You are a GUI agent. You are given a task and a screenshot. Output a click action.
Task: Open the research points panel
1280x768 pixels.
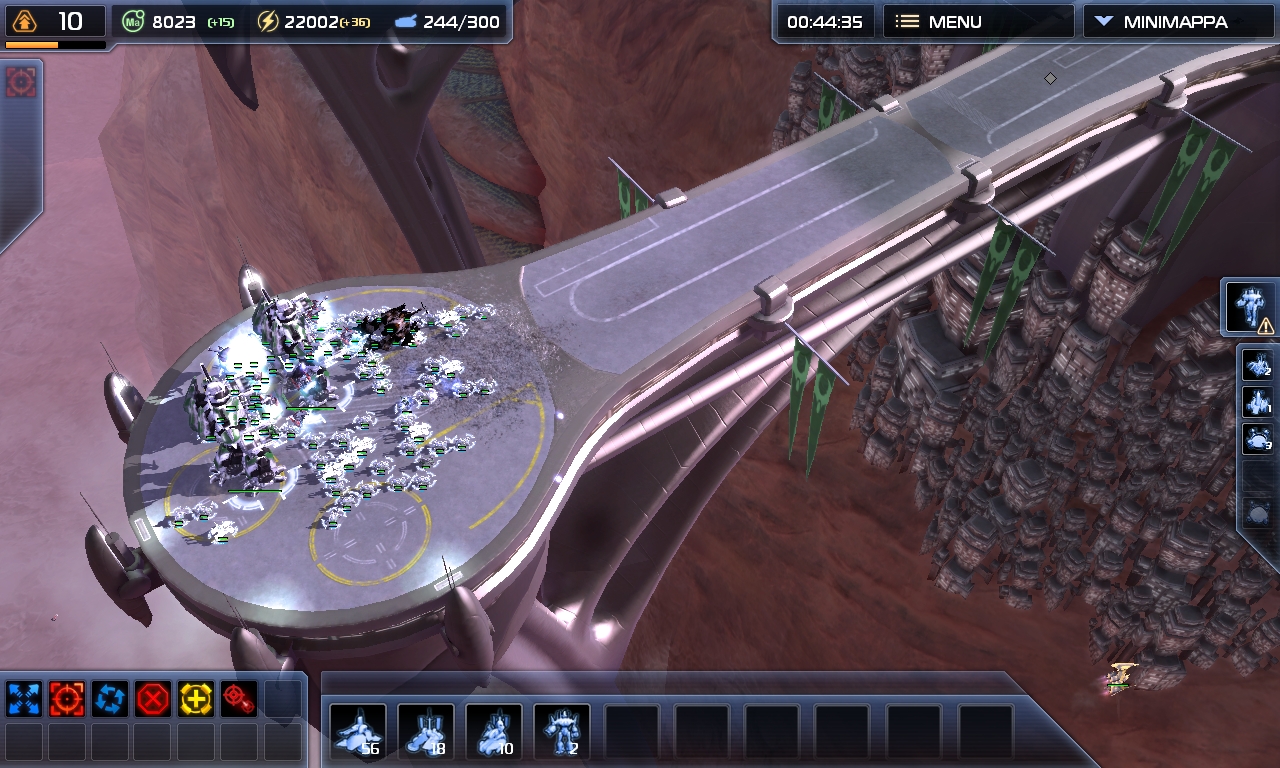click(55, 22)
